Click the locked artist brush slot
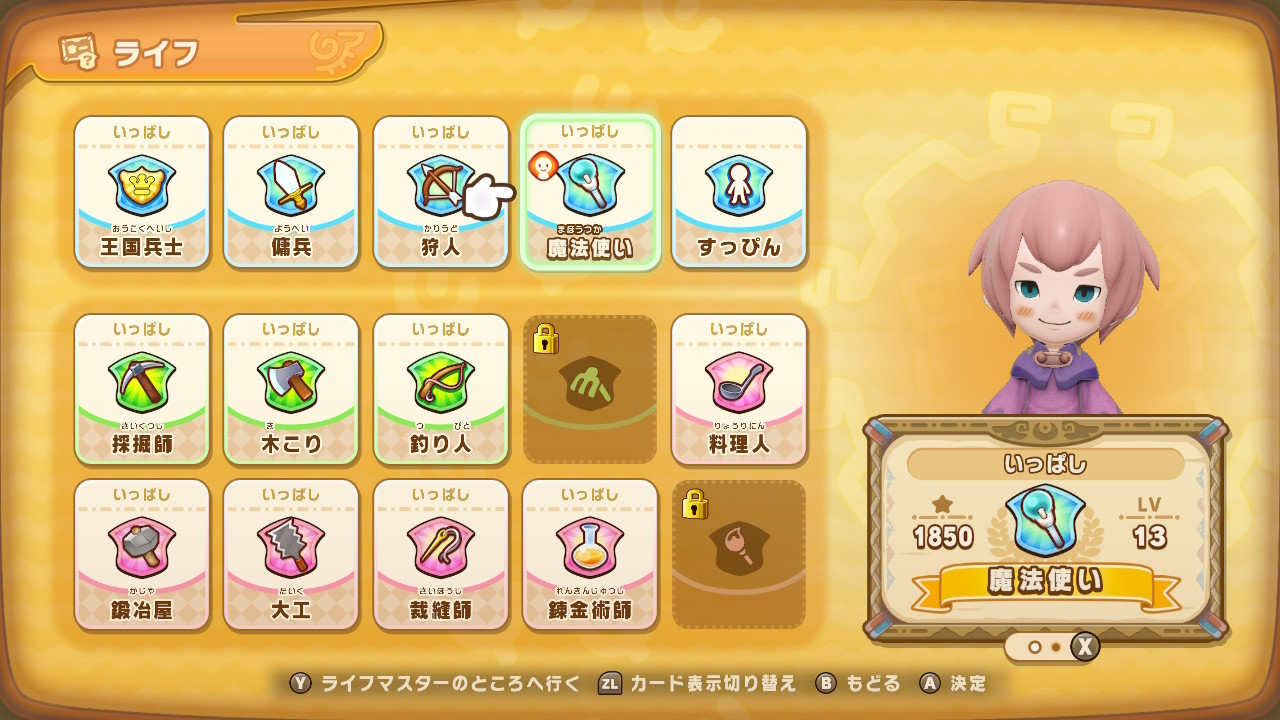Screen dimensions: 1280x720 [739, 554]
